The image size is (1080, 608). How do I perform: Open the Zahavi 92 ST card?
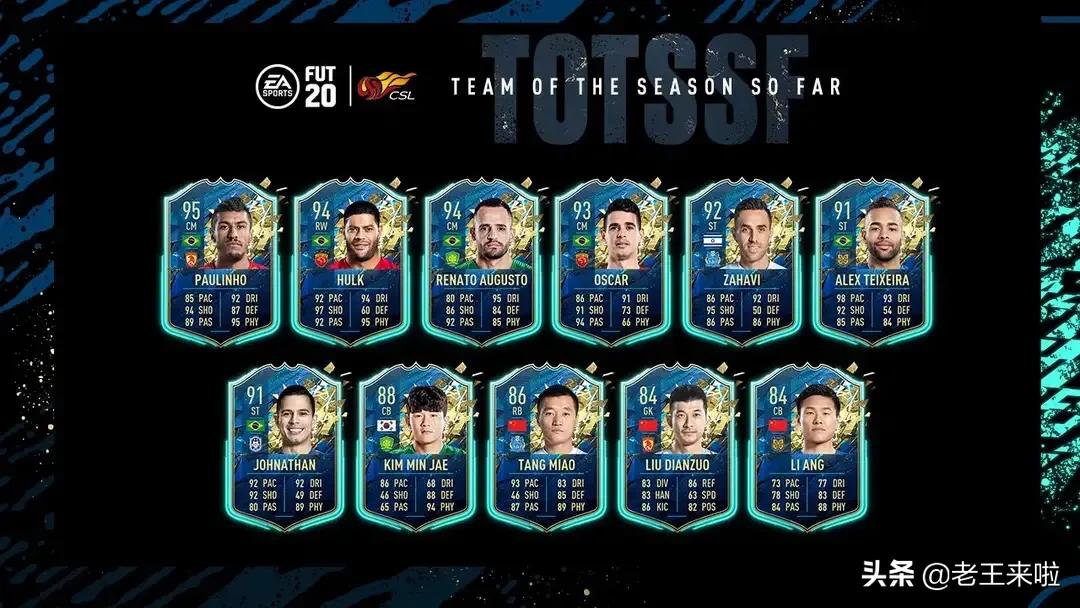pos(741,262)
